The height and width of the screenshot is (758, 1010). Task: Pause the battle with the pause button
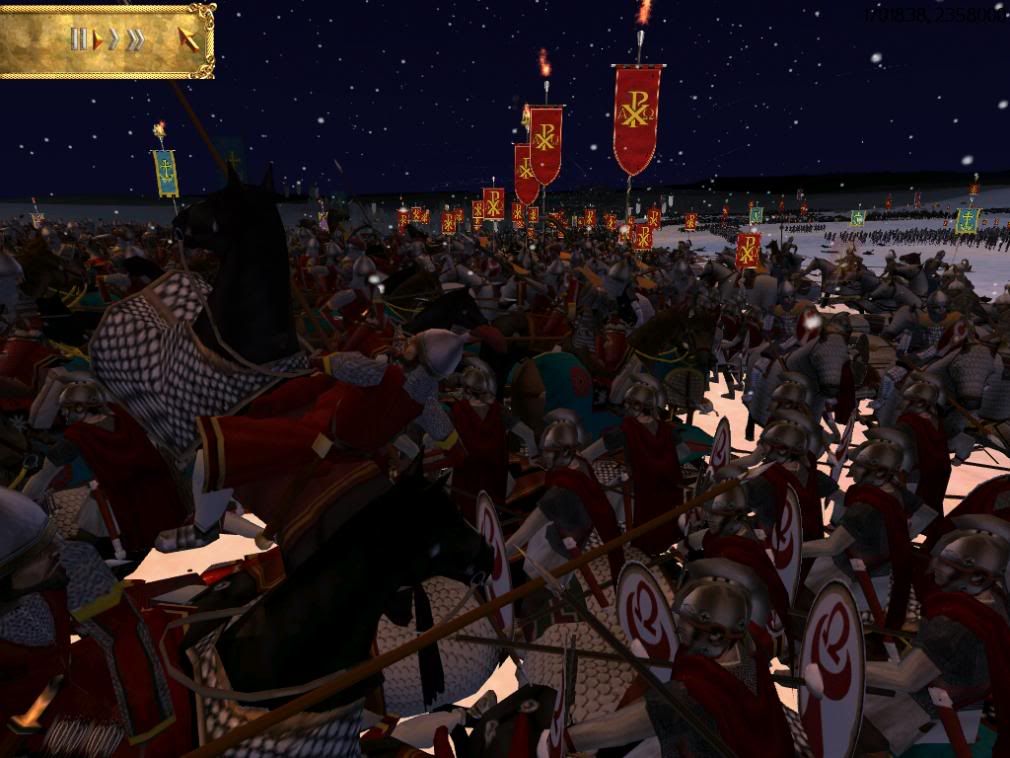point(78,39)
